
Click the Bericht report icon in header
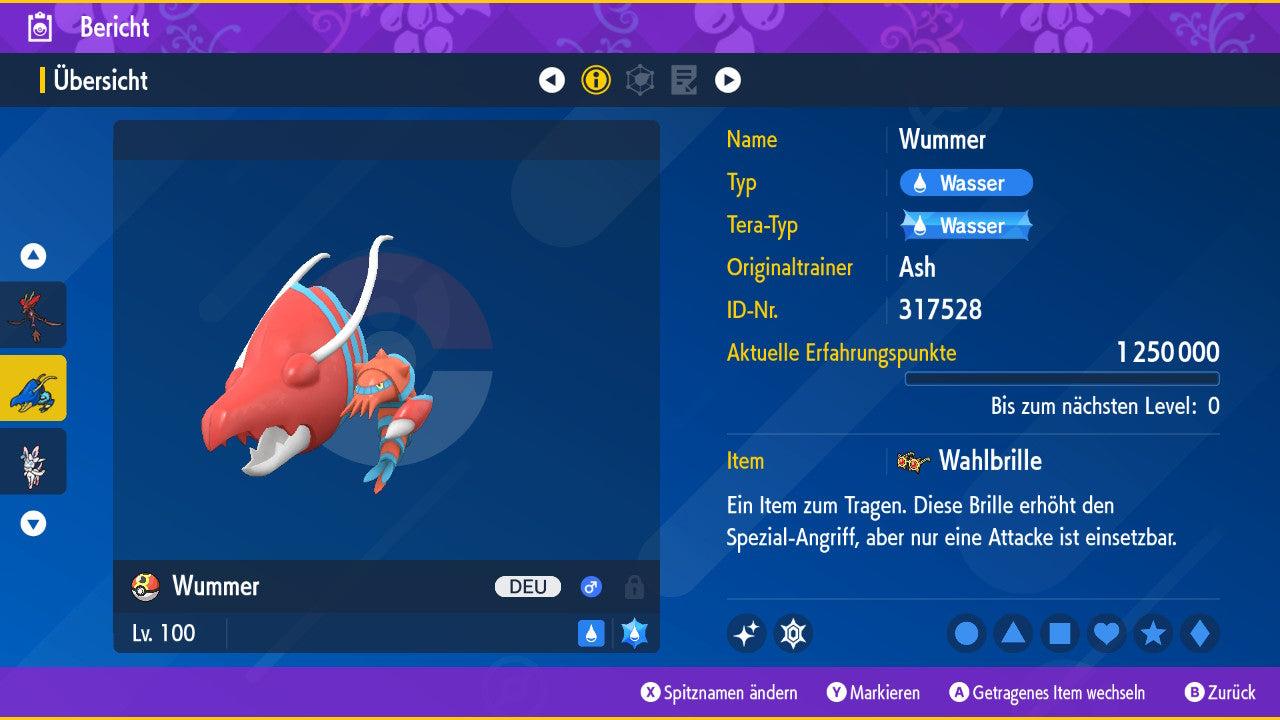click(x=41, y=27)
